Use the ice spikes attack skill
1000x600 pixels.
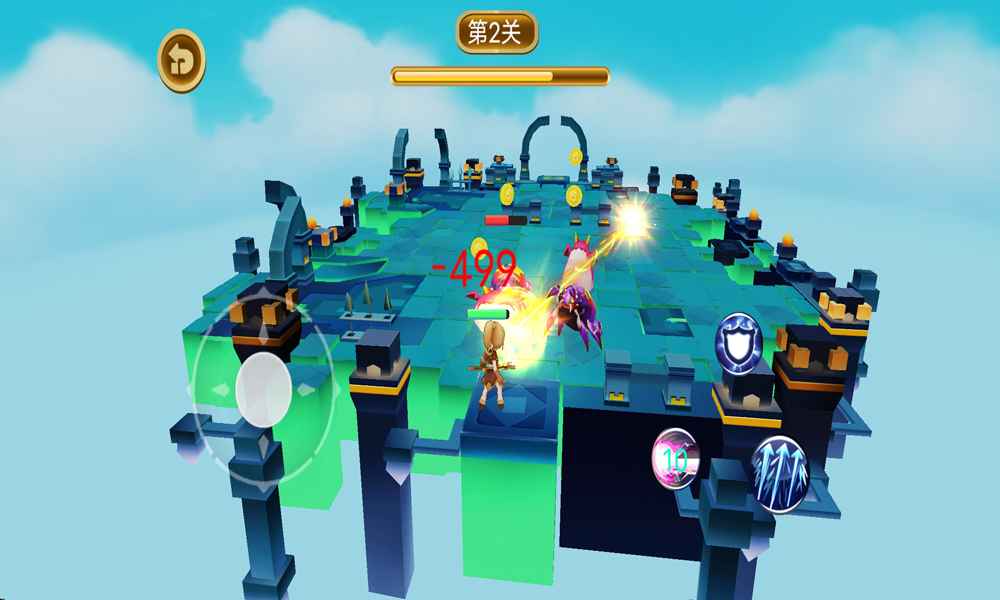click(x=779, y=474)
